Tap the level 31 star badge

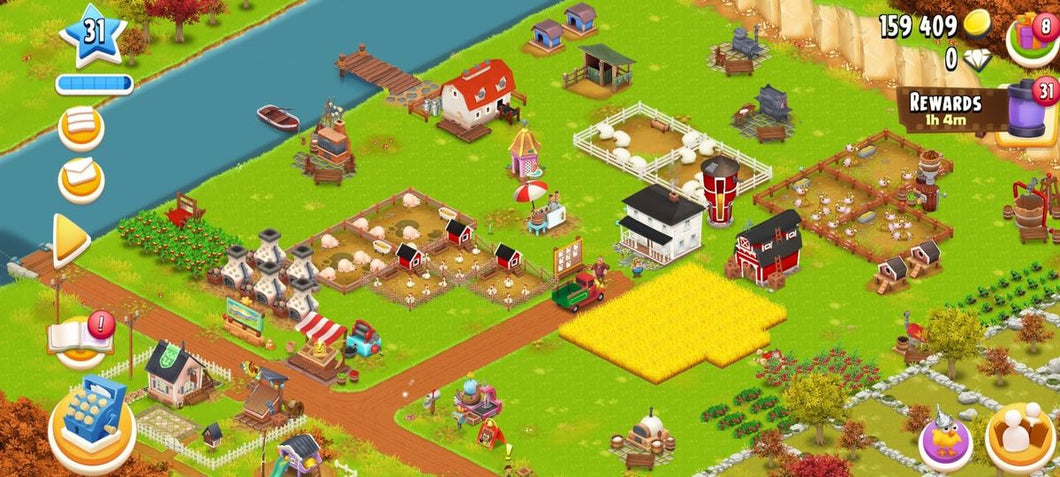[x=93, y=34]
